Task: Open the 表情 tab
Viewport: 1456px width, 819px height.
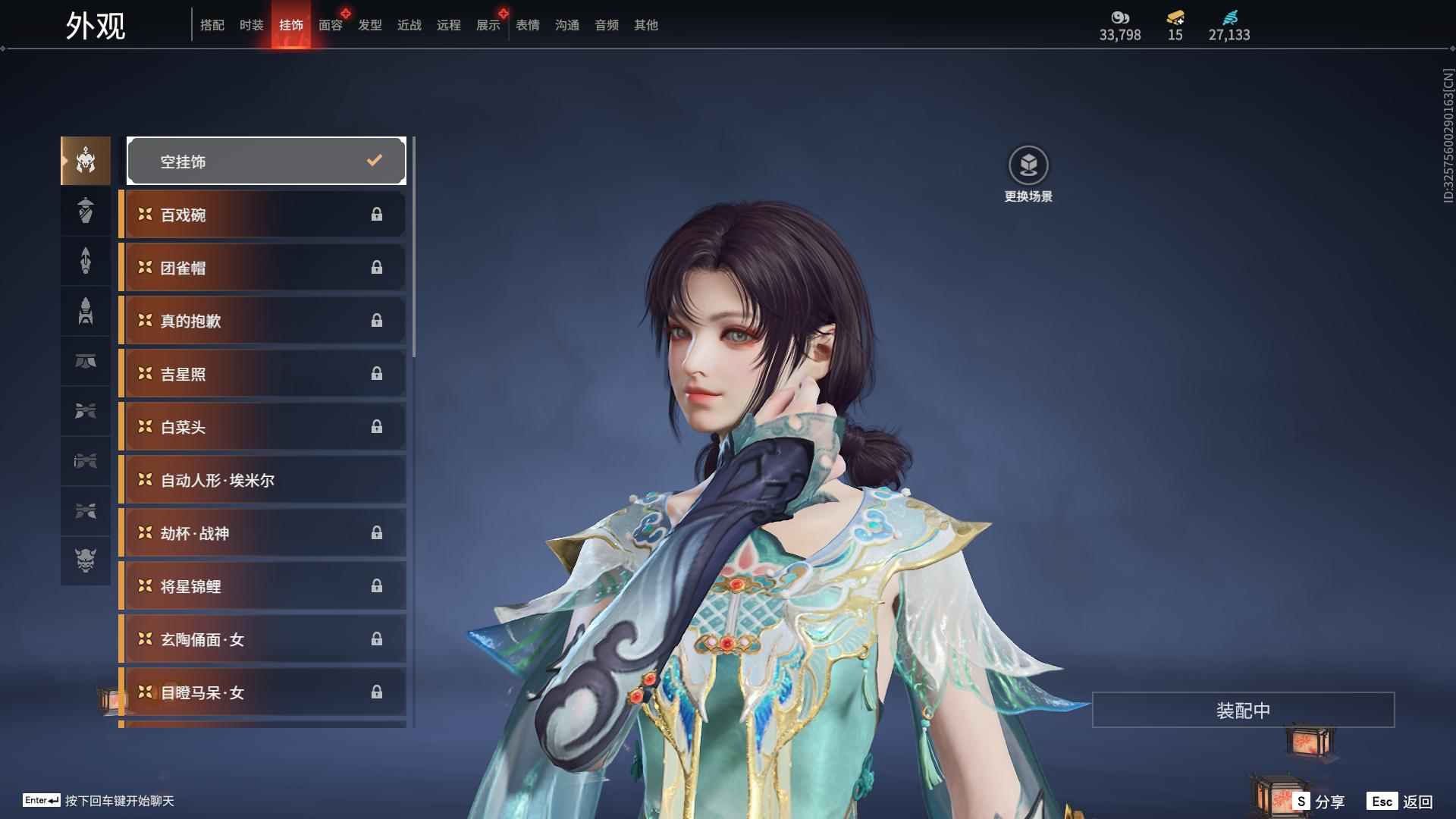Action: point(528,25)
